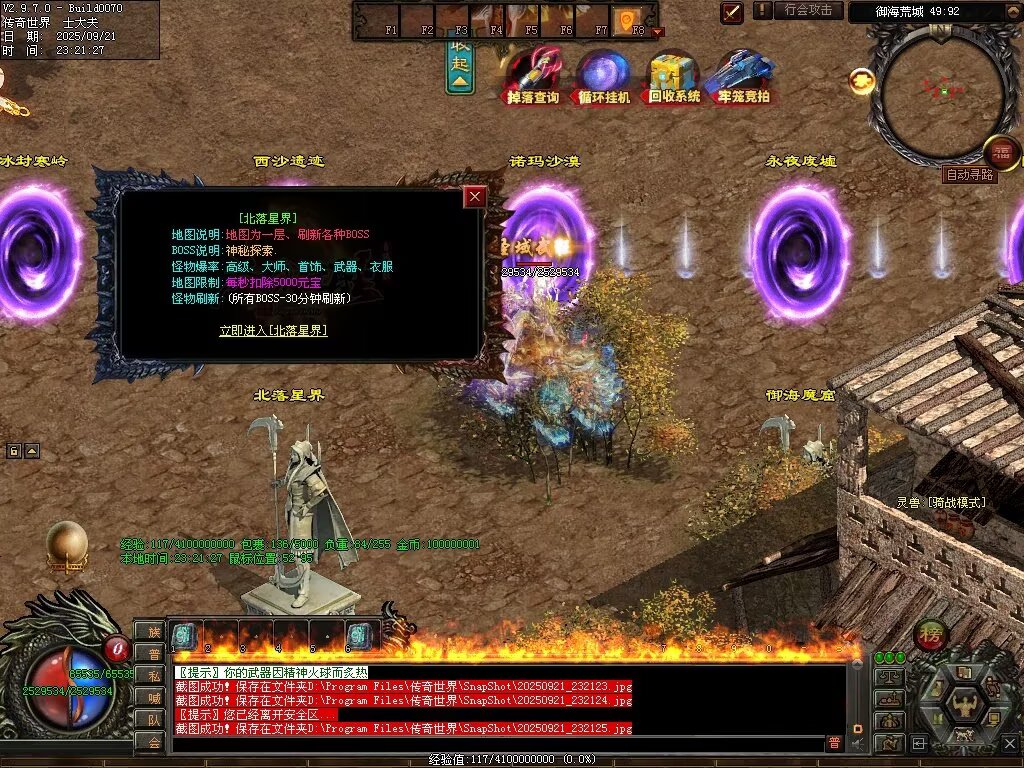Viewport: 1024px width, 768px height.
Task: Open the 回收系统 recycle chest icon
Action: click(x=674, y=76)
